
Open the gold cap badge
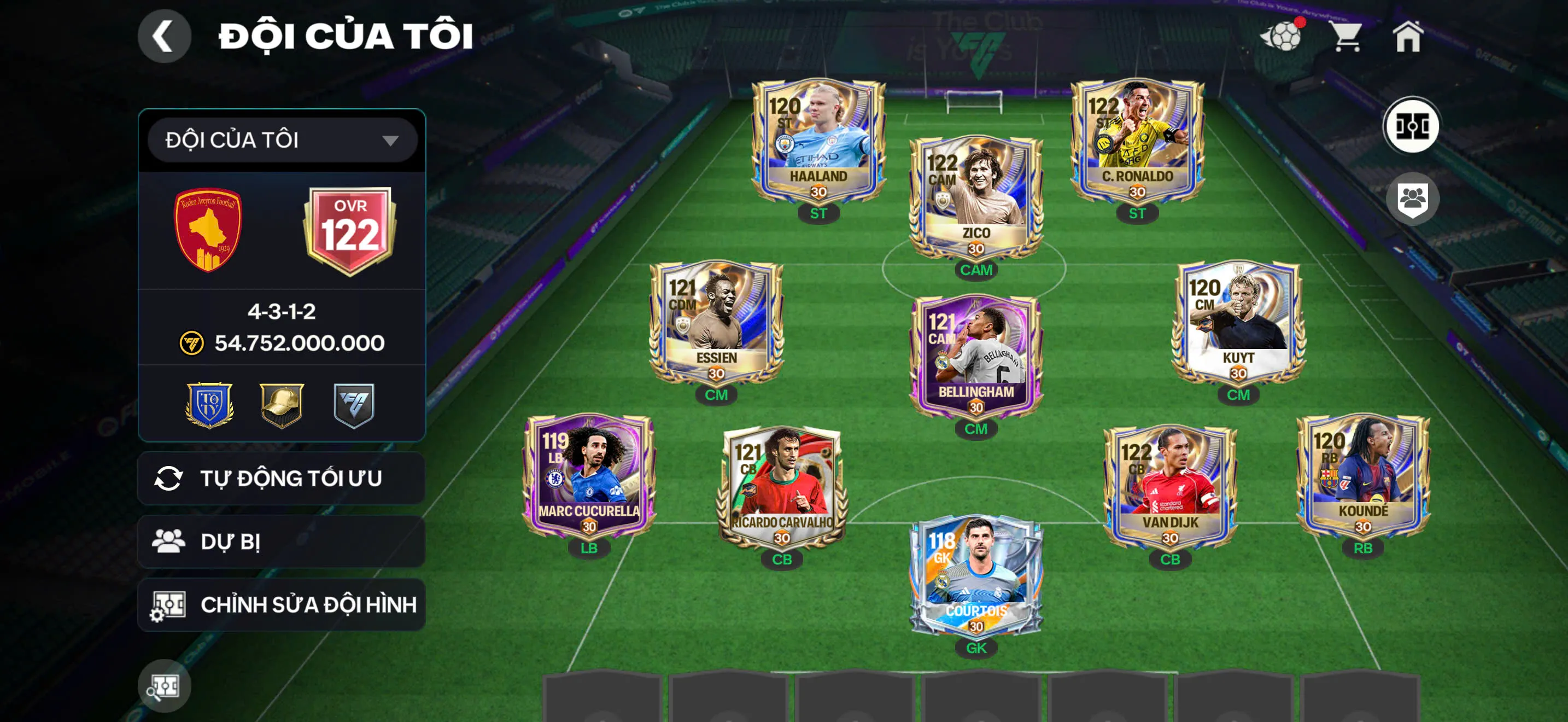281,404
